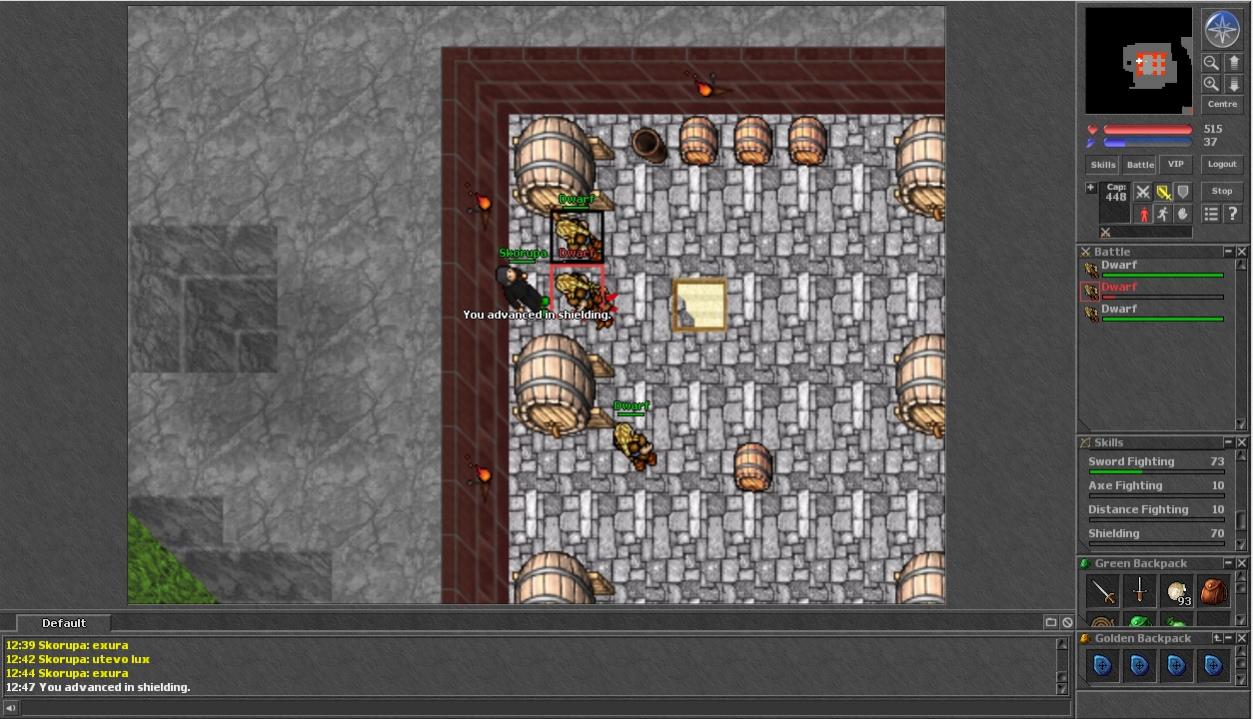Close the Golden Backpack panel
Viewport: 1253px width, 719px height.
pyautogui.click(x=1242, y=638)
